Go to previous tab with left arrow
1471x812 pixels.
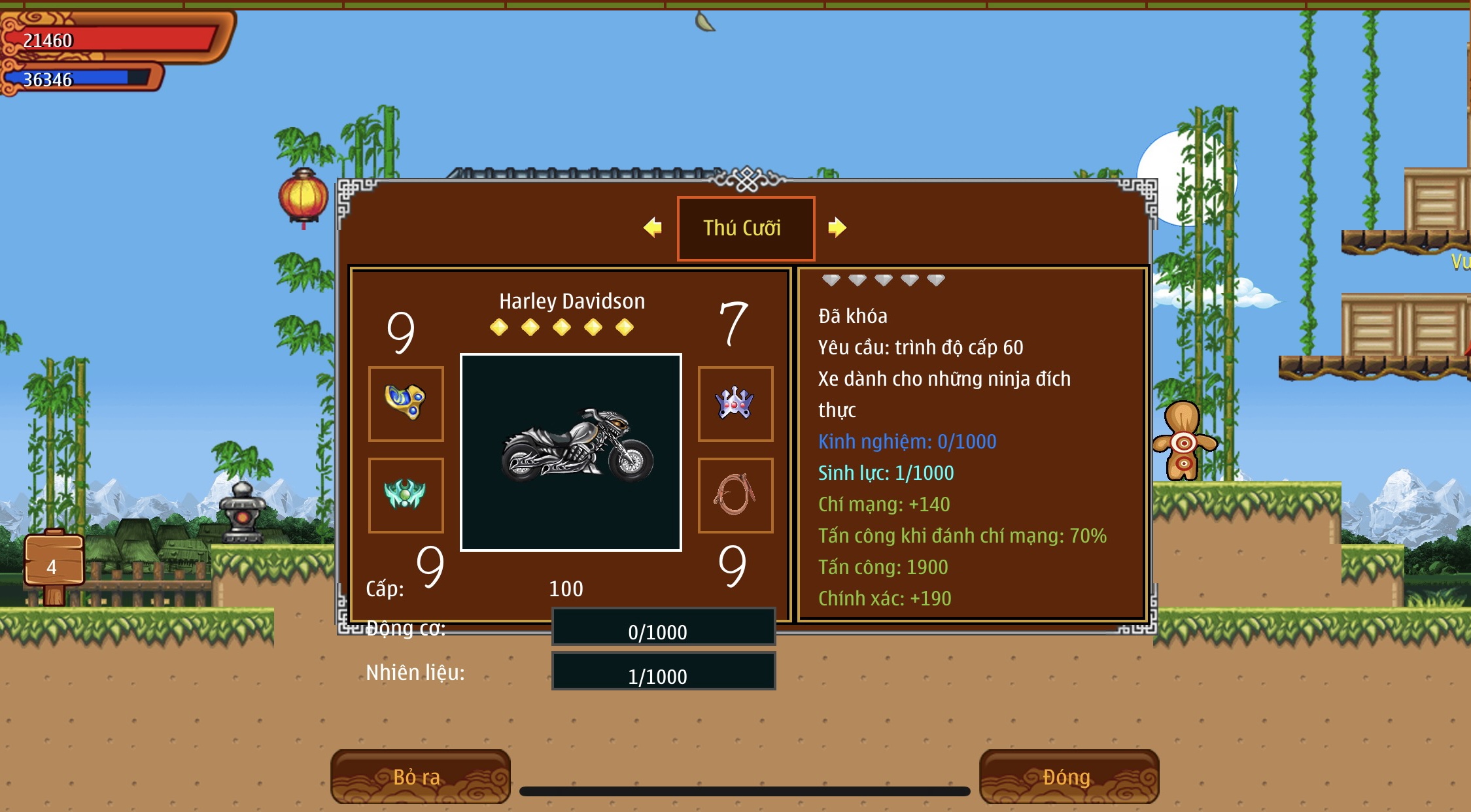coord(653,228)
